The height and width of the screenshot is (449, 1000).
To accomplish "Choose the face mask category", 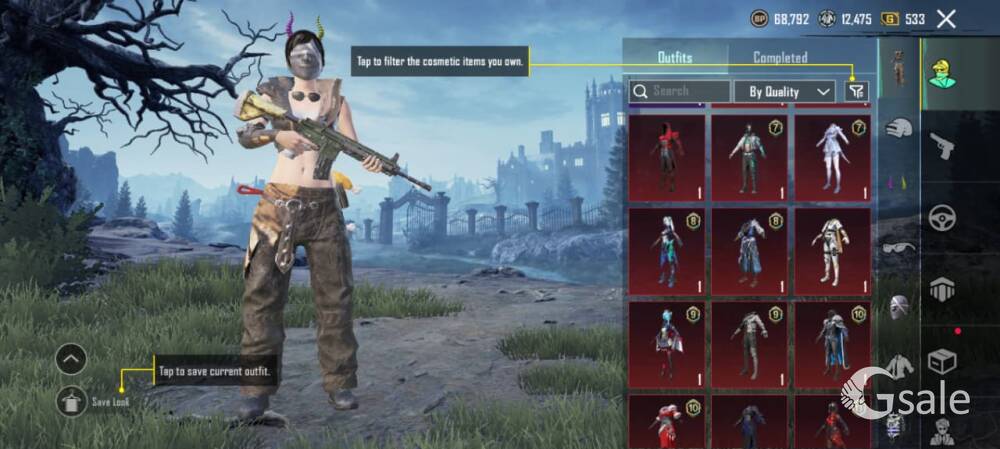I will [x=899, y=306].
